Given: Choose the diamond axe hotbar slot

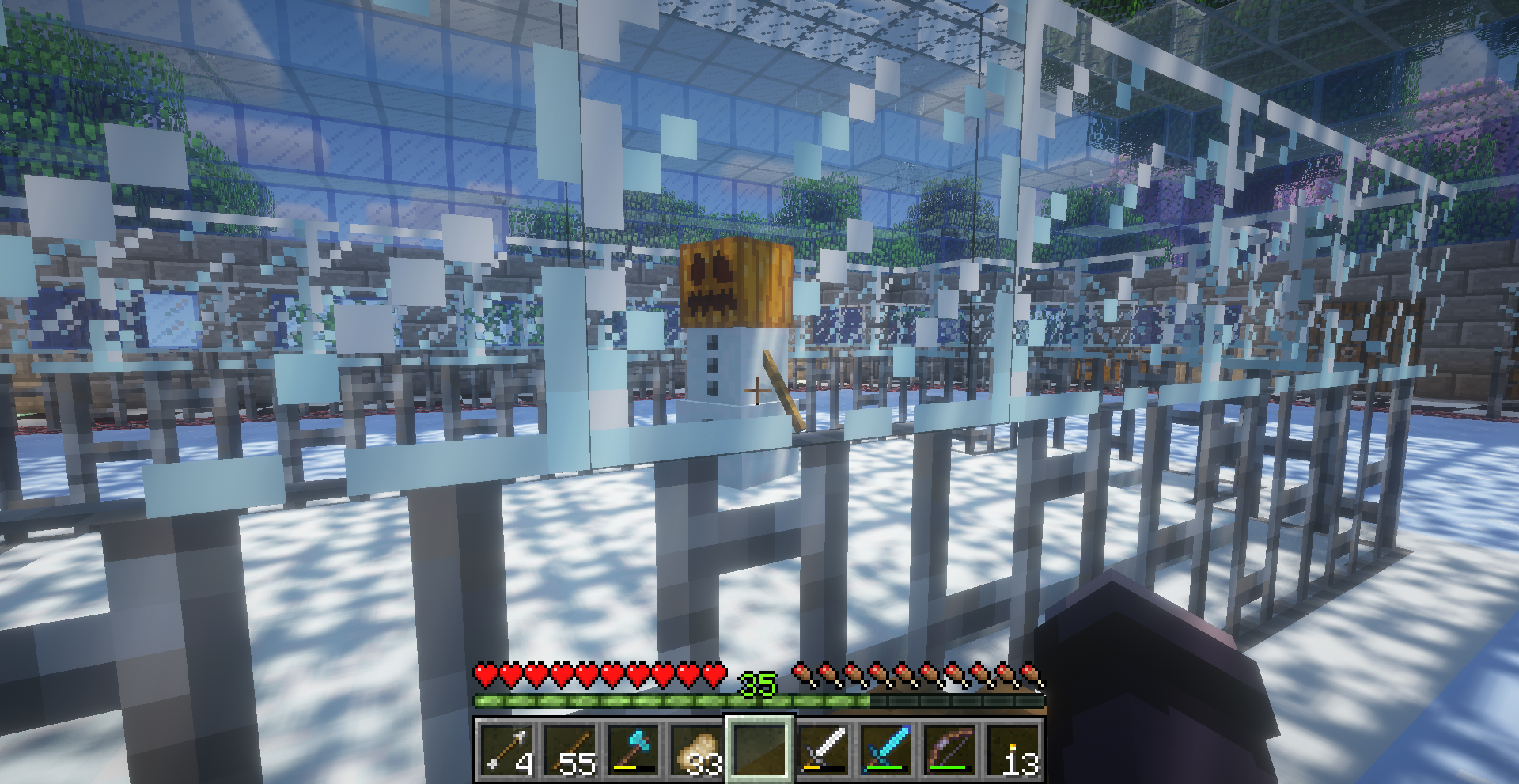Looking at the screenshot, I should [633, 749].
